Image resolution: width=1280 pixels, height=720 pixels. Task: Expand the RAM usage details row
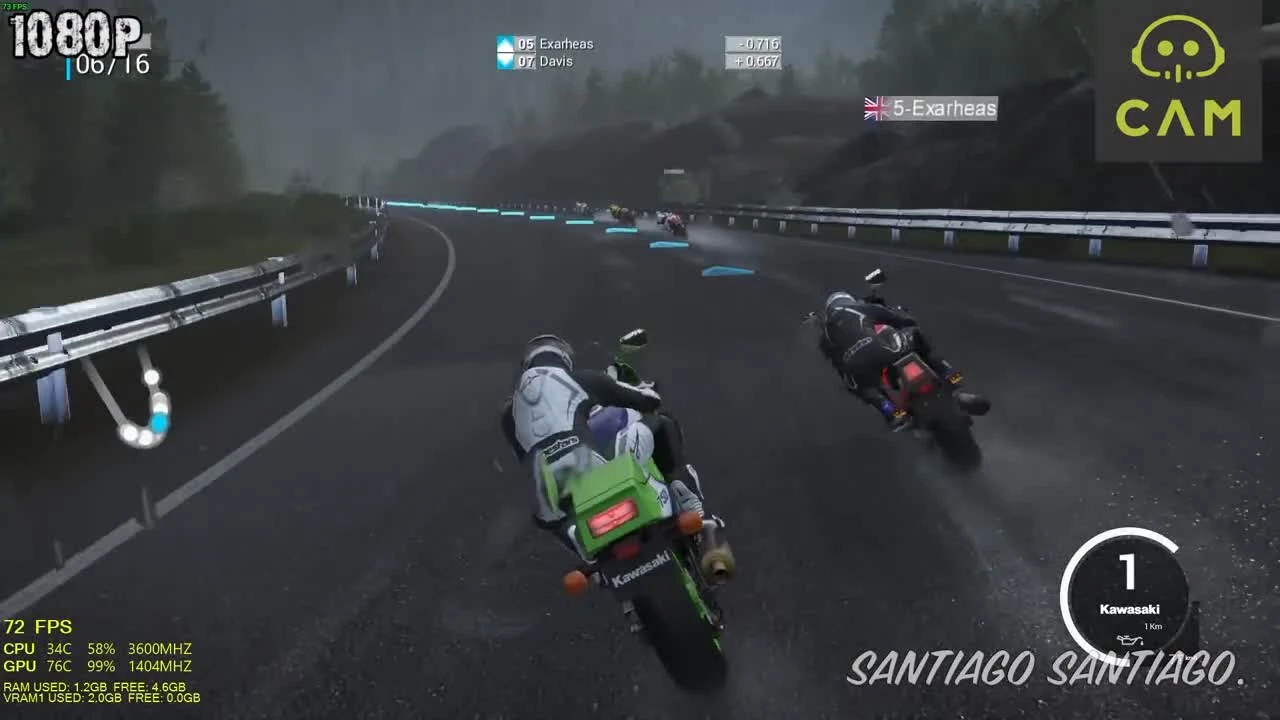tap(94, 686)
